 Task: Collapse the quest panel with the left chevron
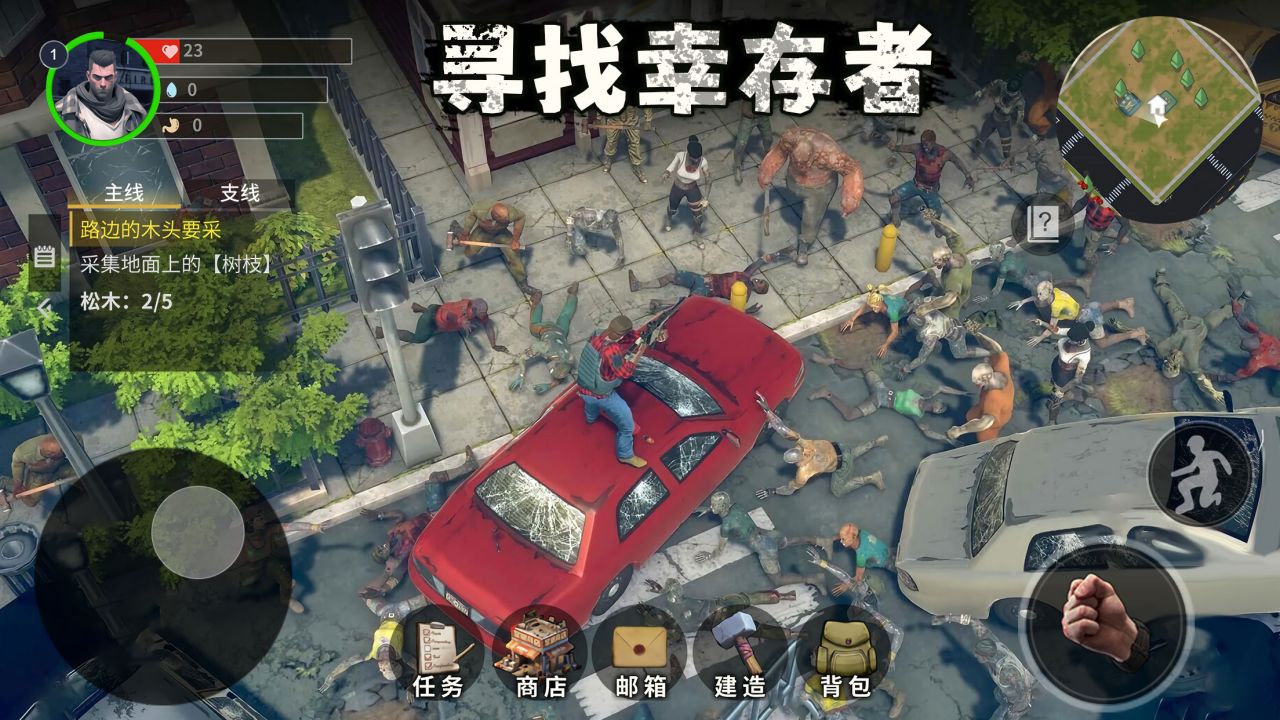41,308
